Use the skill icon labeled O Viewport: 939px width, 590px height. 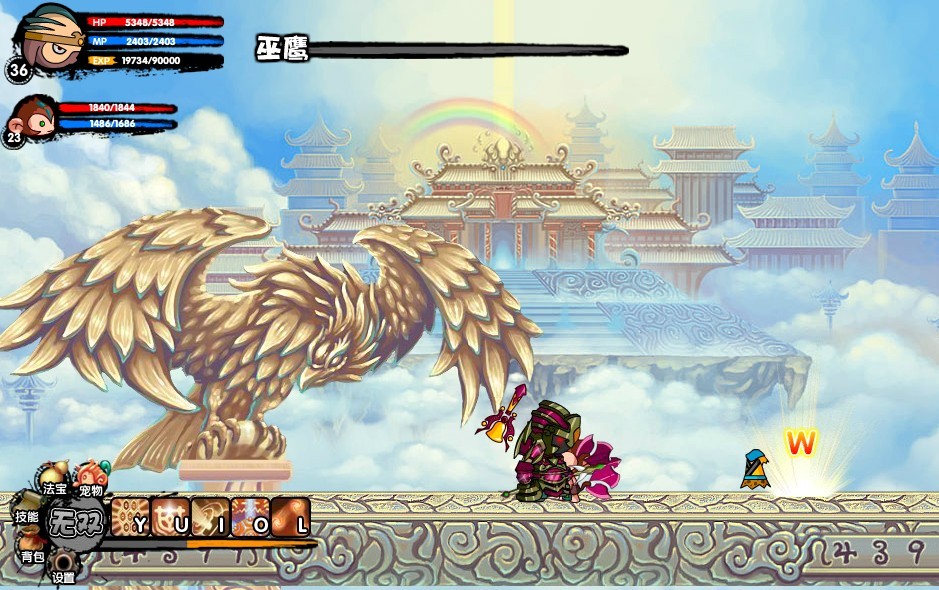(x=250, y=517)
